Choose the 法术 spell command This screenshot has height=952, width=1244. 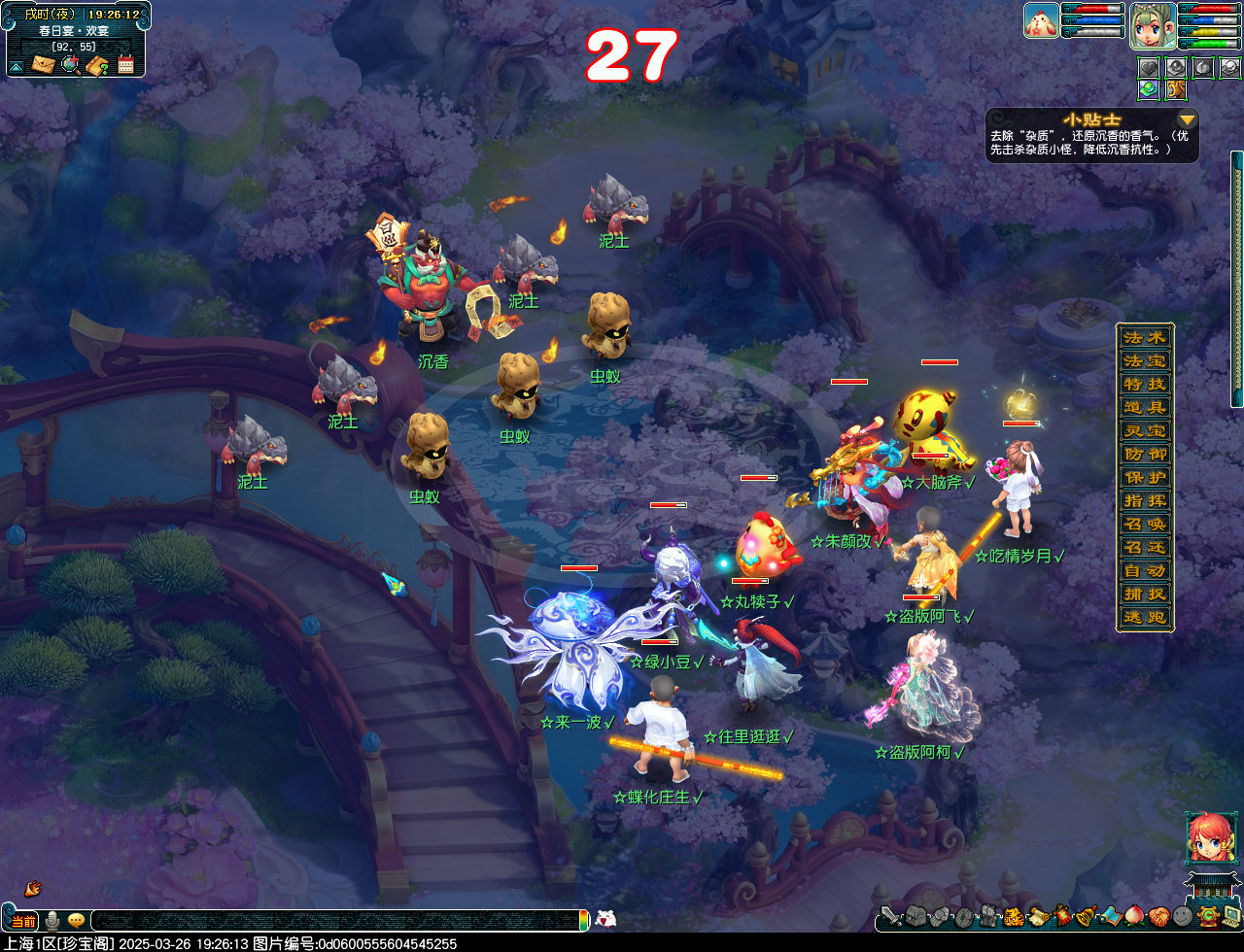1145,337
